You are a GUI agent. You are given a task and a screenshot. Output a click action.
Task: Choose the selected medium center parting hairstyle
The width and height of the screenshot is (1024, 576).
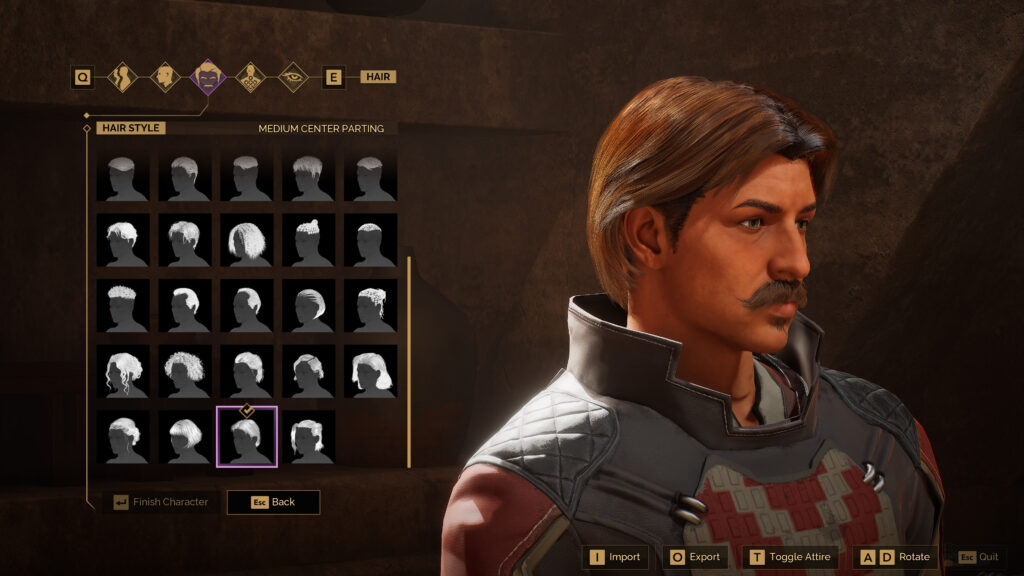(247, 437)
